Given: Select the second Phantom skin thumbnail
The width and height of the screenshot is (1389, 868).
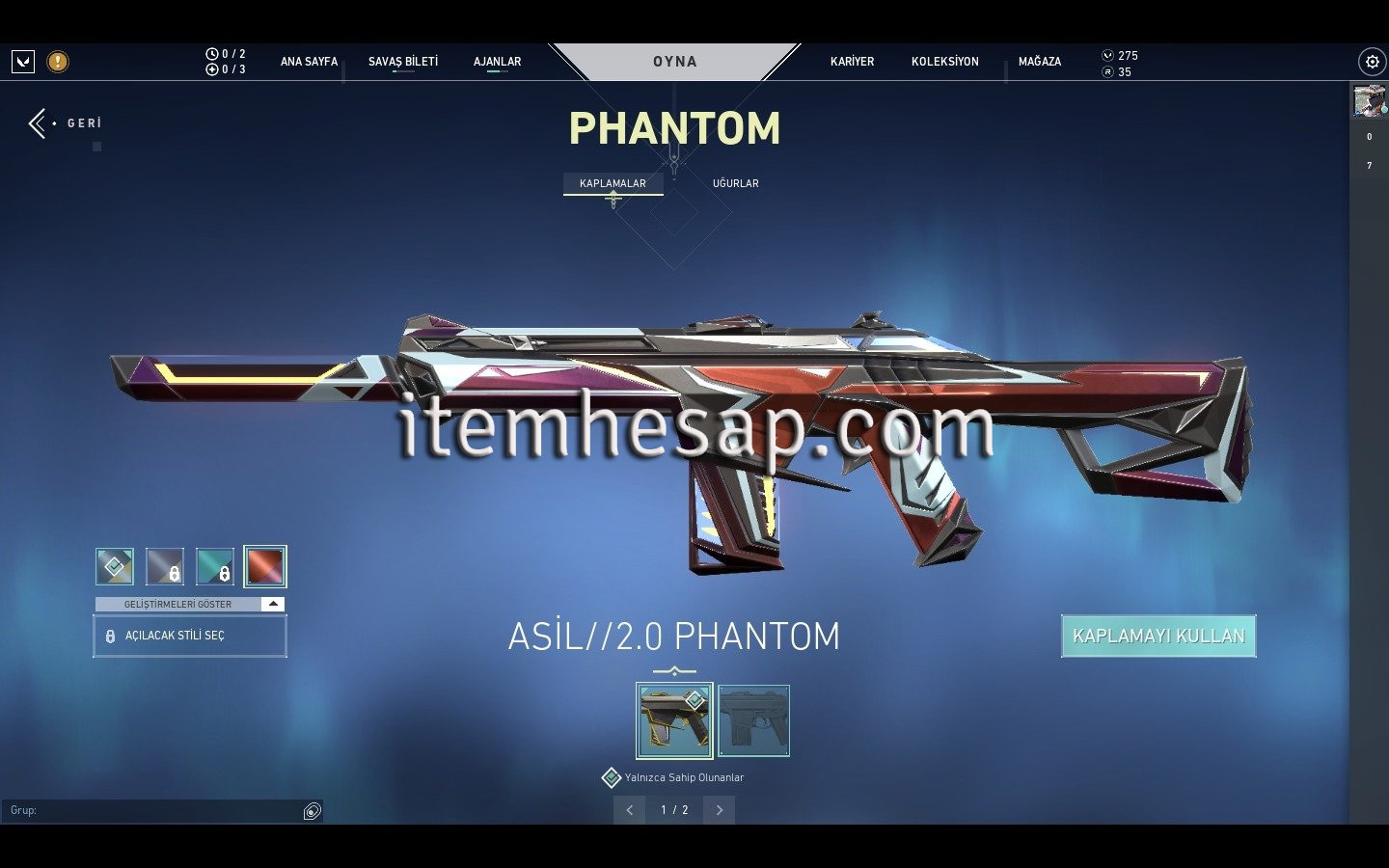Looking at the screenshot, I should pyautogui.click(x=754, y=719).
